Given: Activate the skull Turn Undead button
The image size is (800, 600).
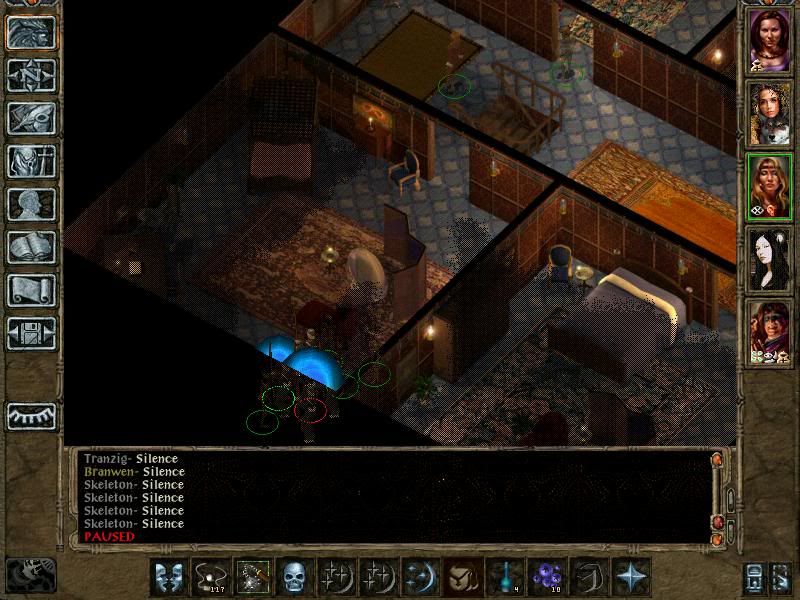Looking at the screenshot, I should (294, 577).
